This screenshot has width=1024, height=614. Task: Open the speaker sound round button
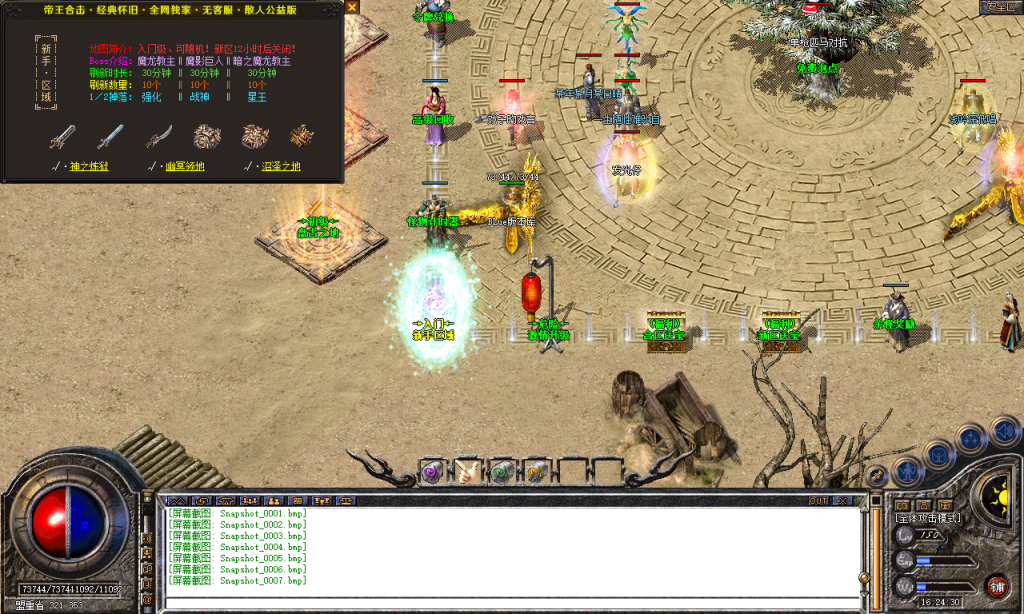[1003, 432]
